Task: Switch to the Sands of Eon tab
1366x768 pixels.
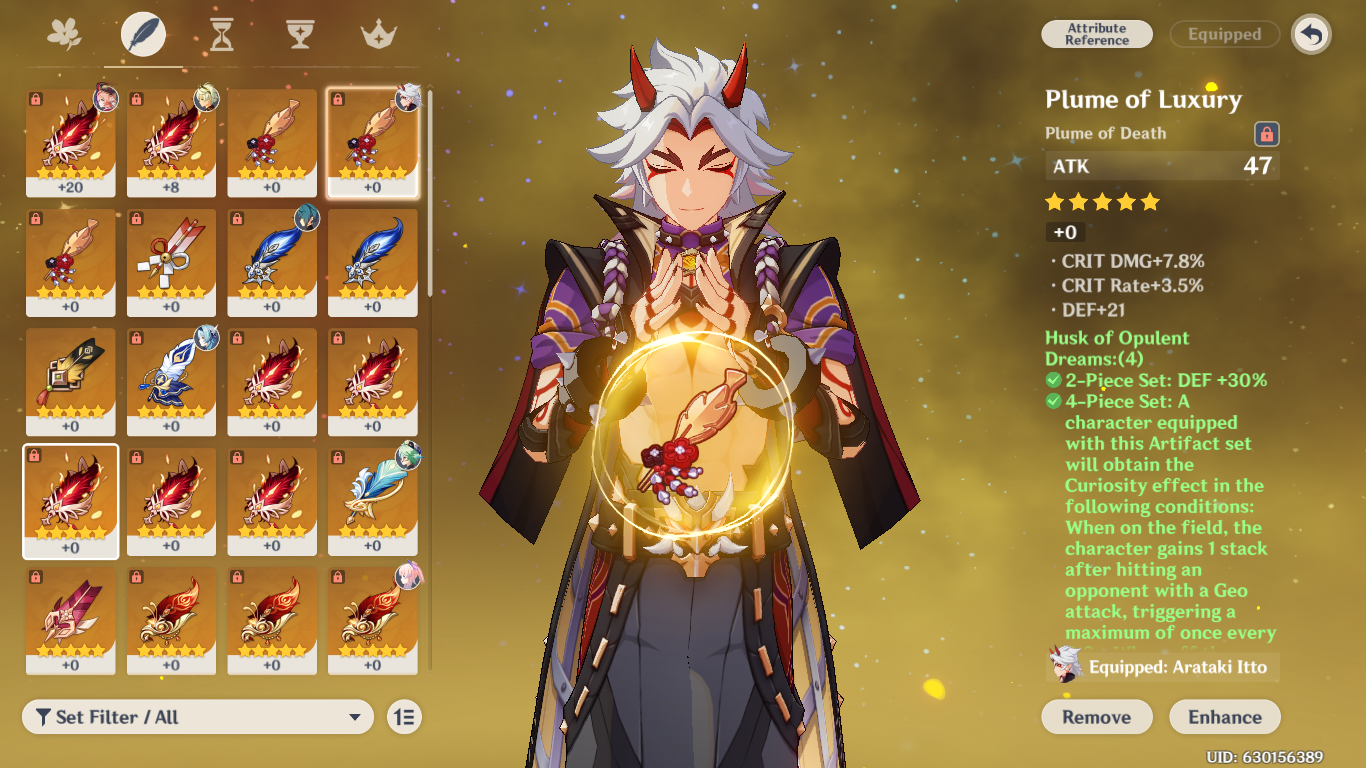Action: click(x=221, y=33)
